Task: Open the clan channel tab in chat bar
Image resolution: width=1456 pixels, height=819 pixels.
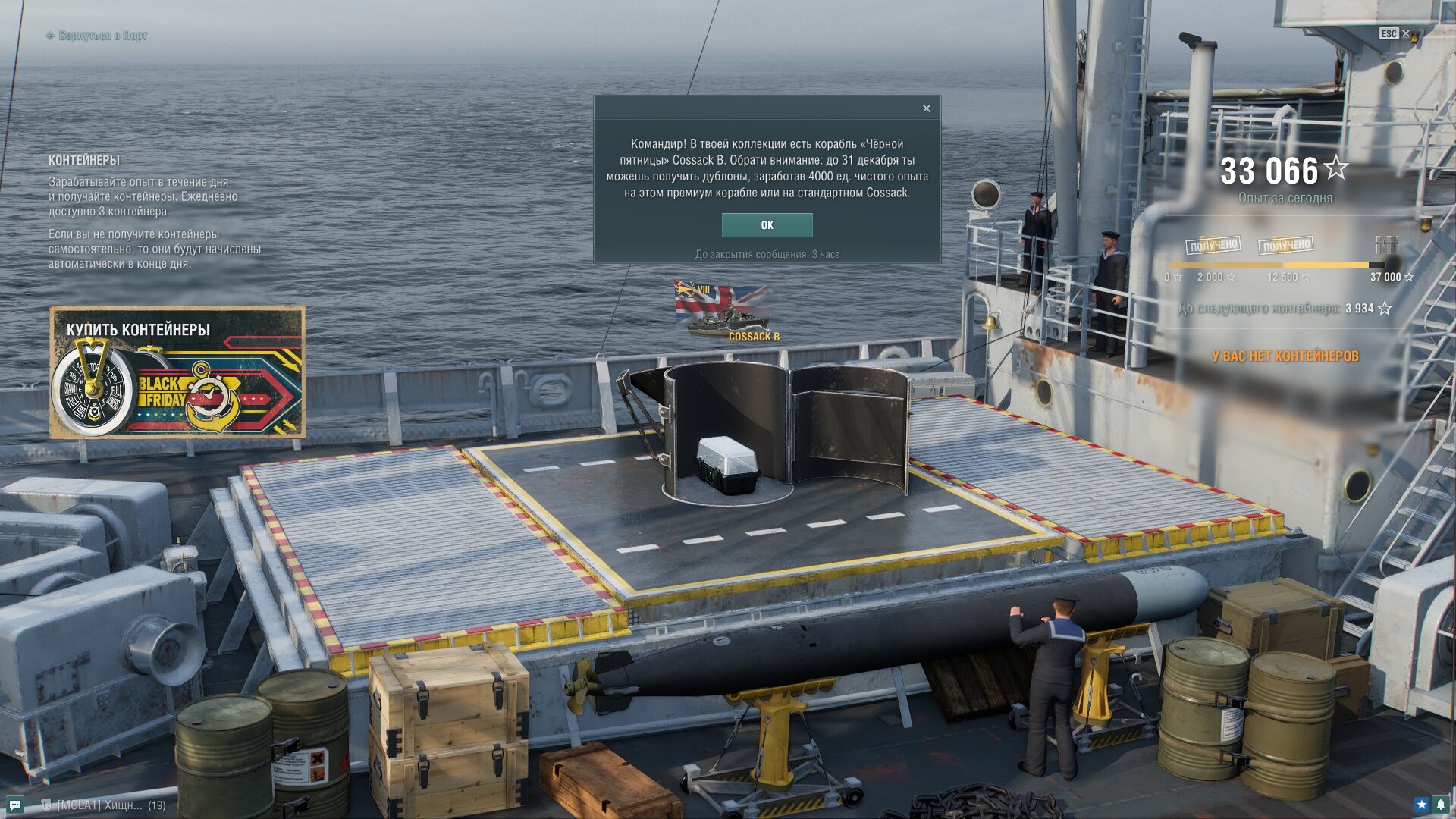Action: pyautogui.click(x=102, y=805)
